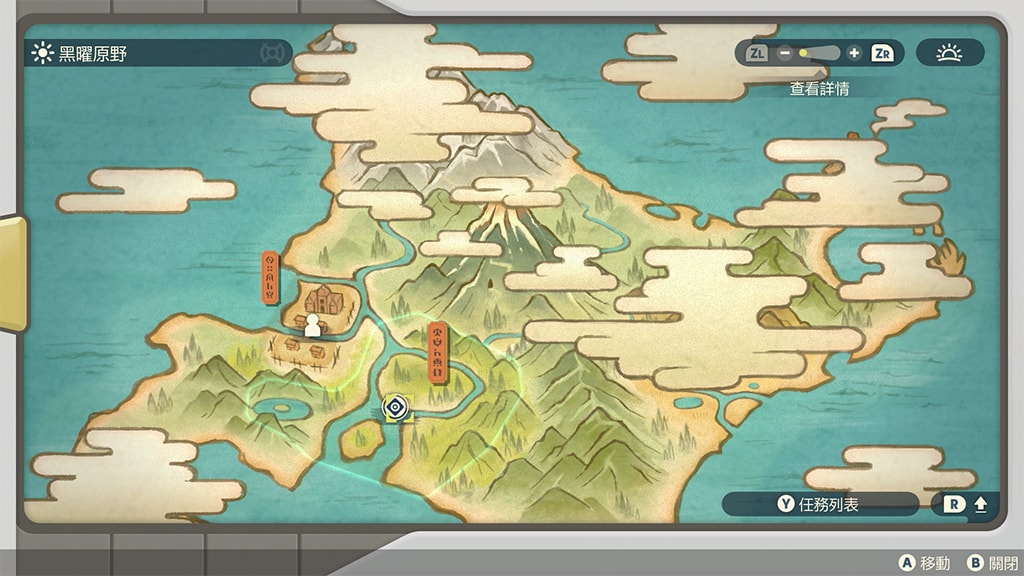Click the zoom-out minus button
1024x576 pixels.
coord(785,53)
